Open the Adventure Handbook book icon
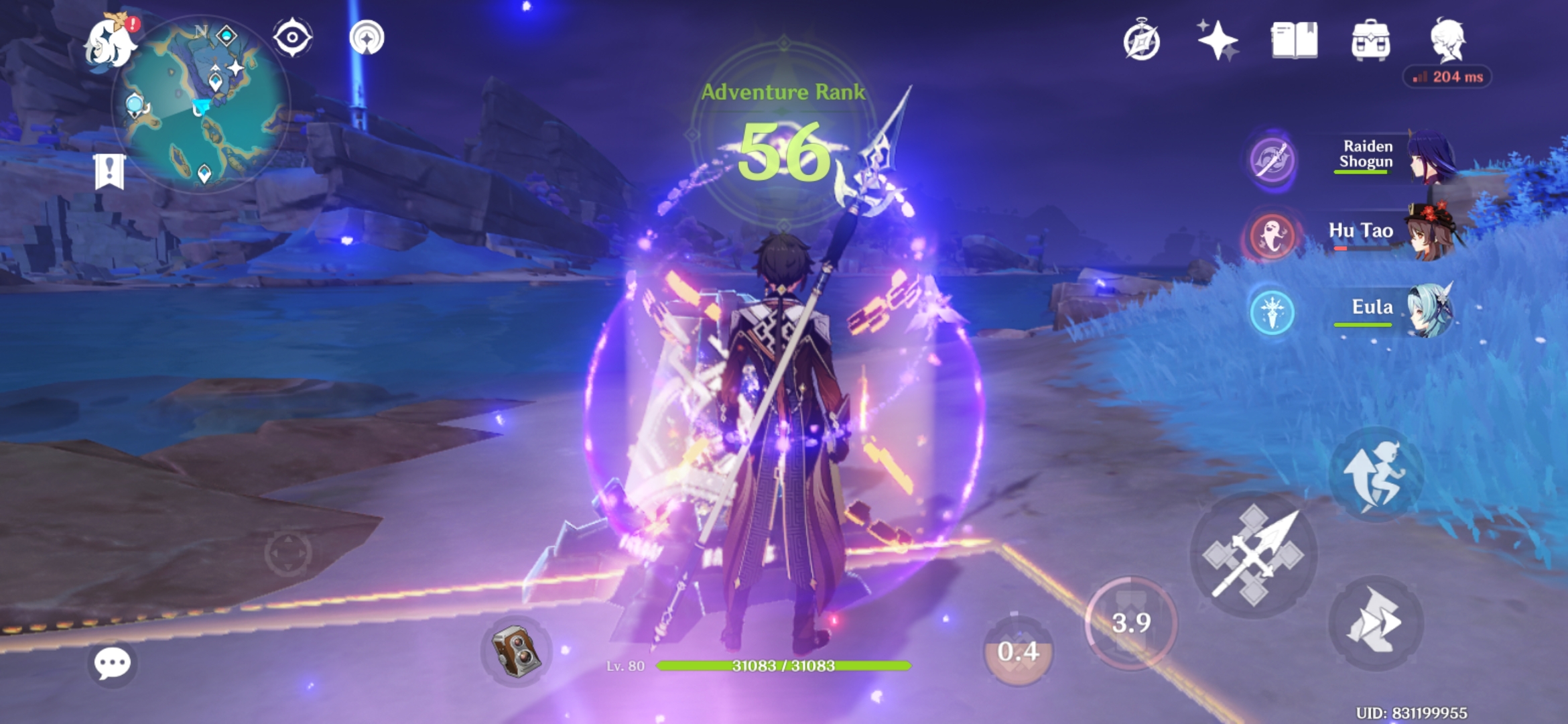This screenshot has height=724, width=1568. coord(1293,42)
